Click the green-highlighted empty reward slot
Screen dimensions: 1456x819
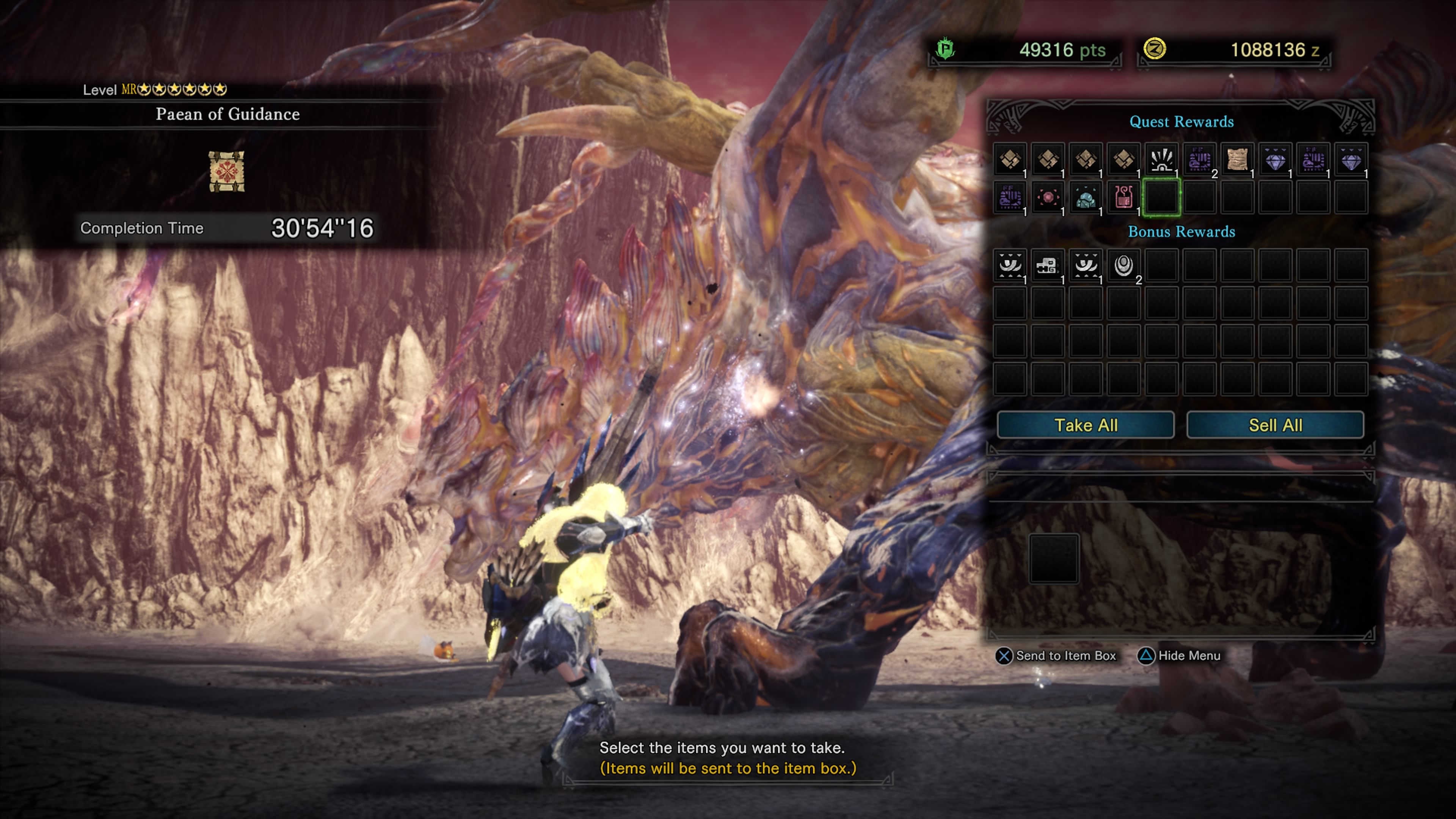pos(1161,198)
